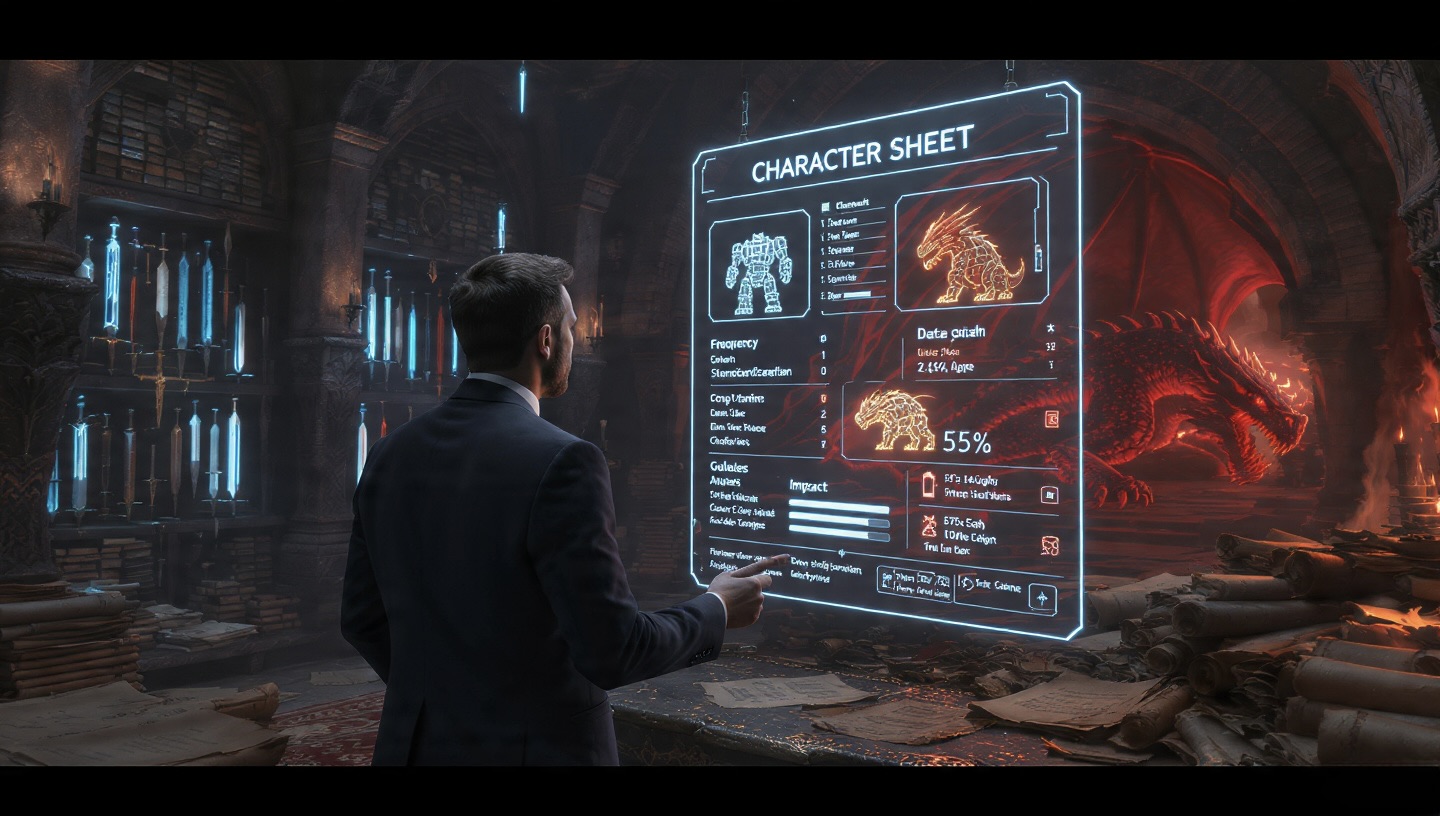Image resolution: width=1440 pixels, height=816 pixels.
Task: Click the red battery icon
Action: click(x=926, y=484)
